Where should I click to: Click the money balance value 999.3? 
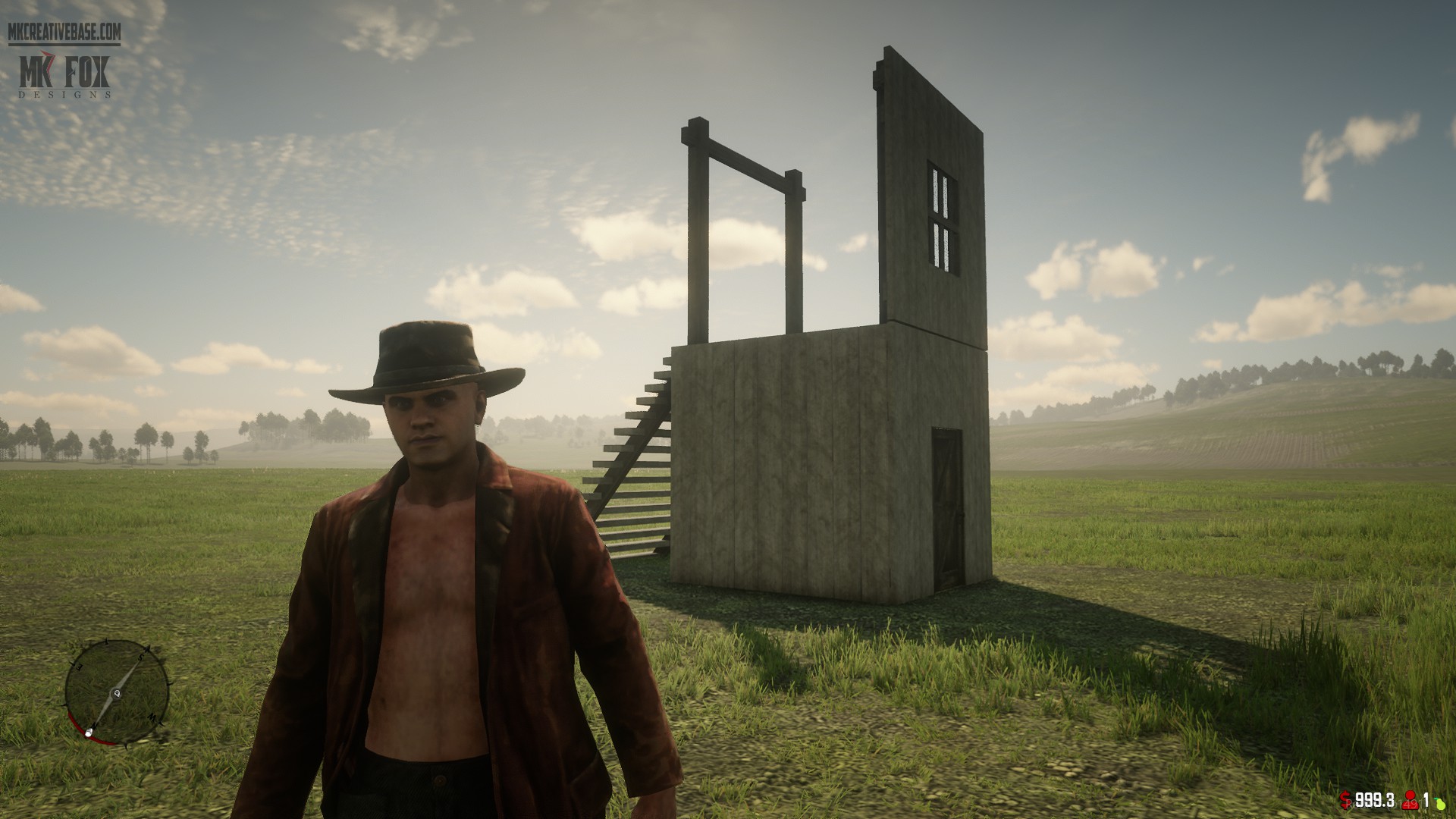(1374, 800)
